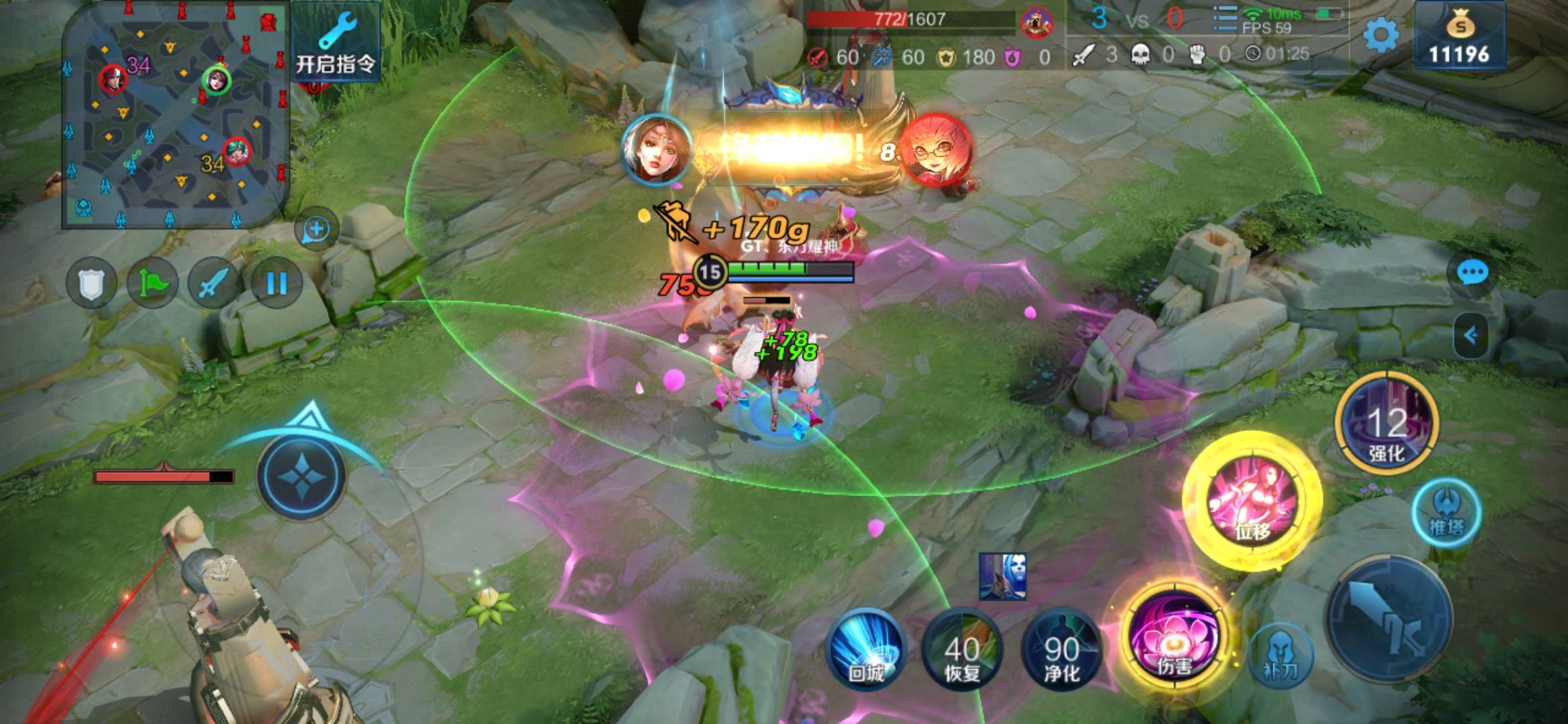
Task: Cast the 伤害 lotus skill
Action: click(x=1174, y=638)
